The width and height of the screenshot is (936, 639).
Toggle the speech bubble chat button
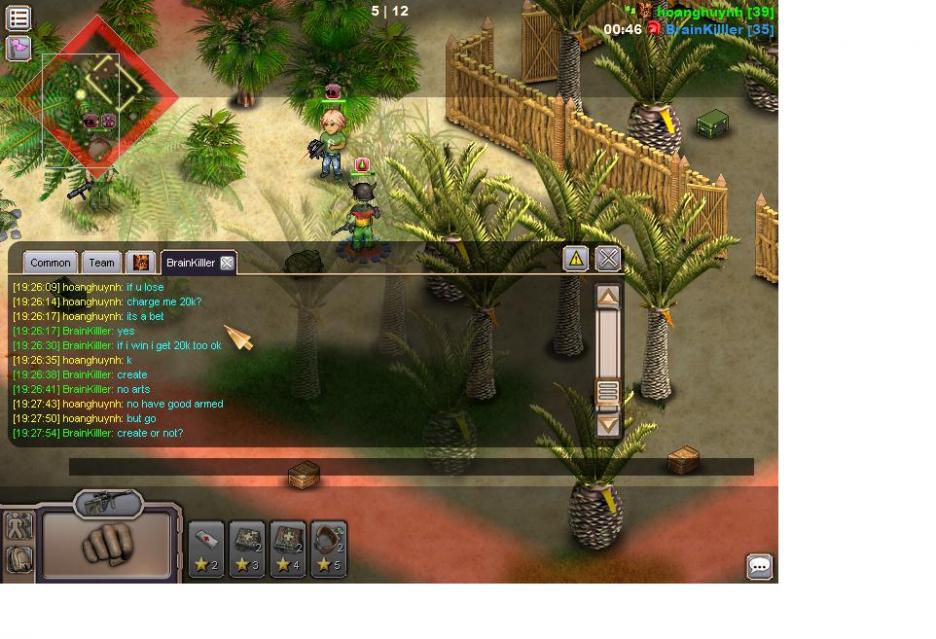point(759,567)
